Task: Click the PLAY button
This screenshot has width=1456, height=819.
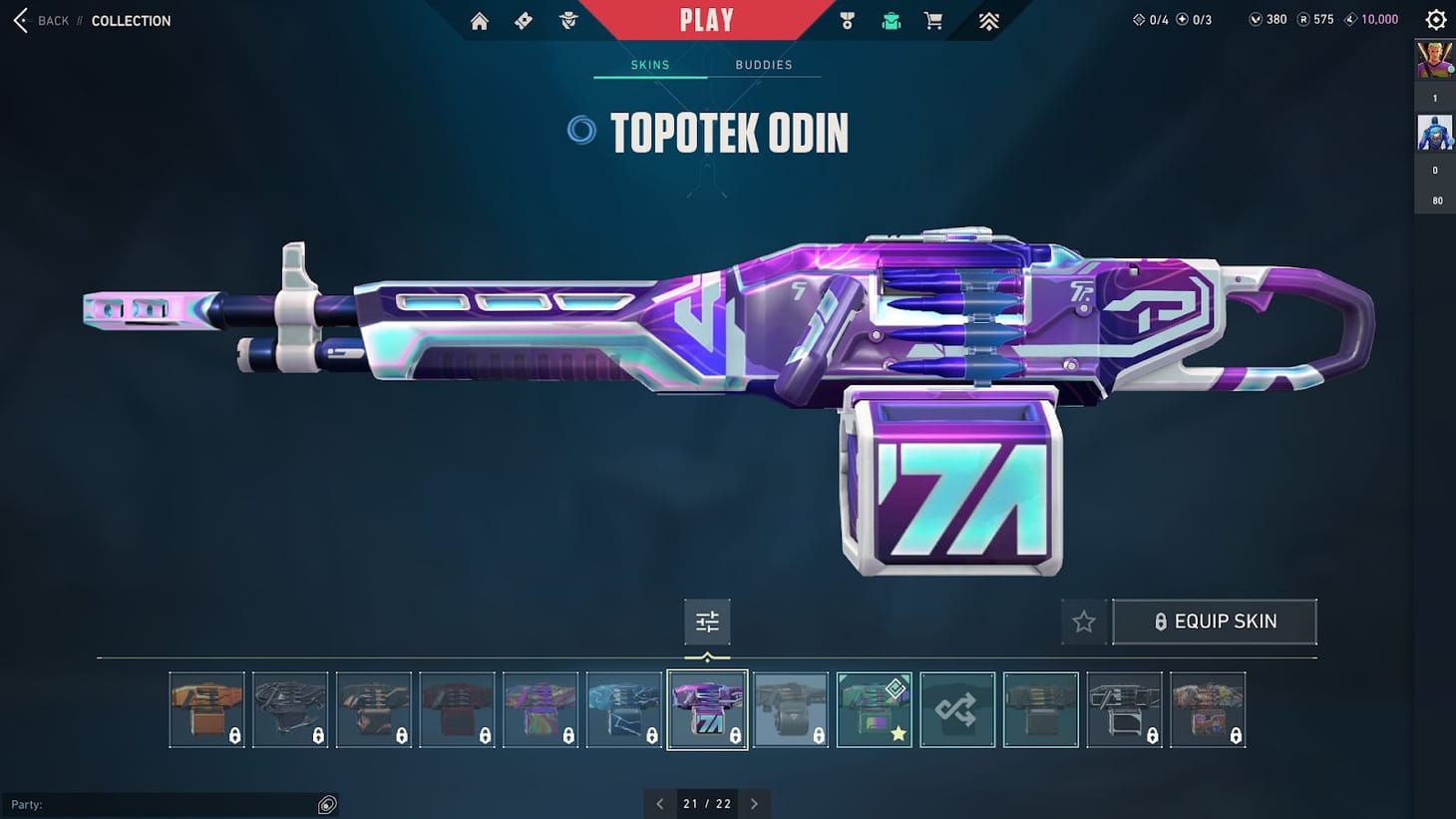Action: [708, 20]
